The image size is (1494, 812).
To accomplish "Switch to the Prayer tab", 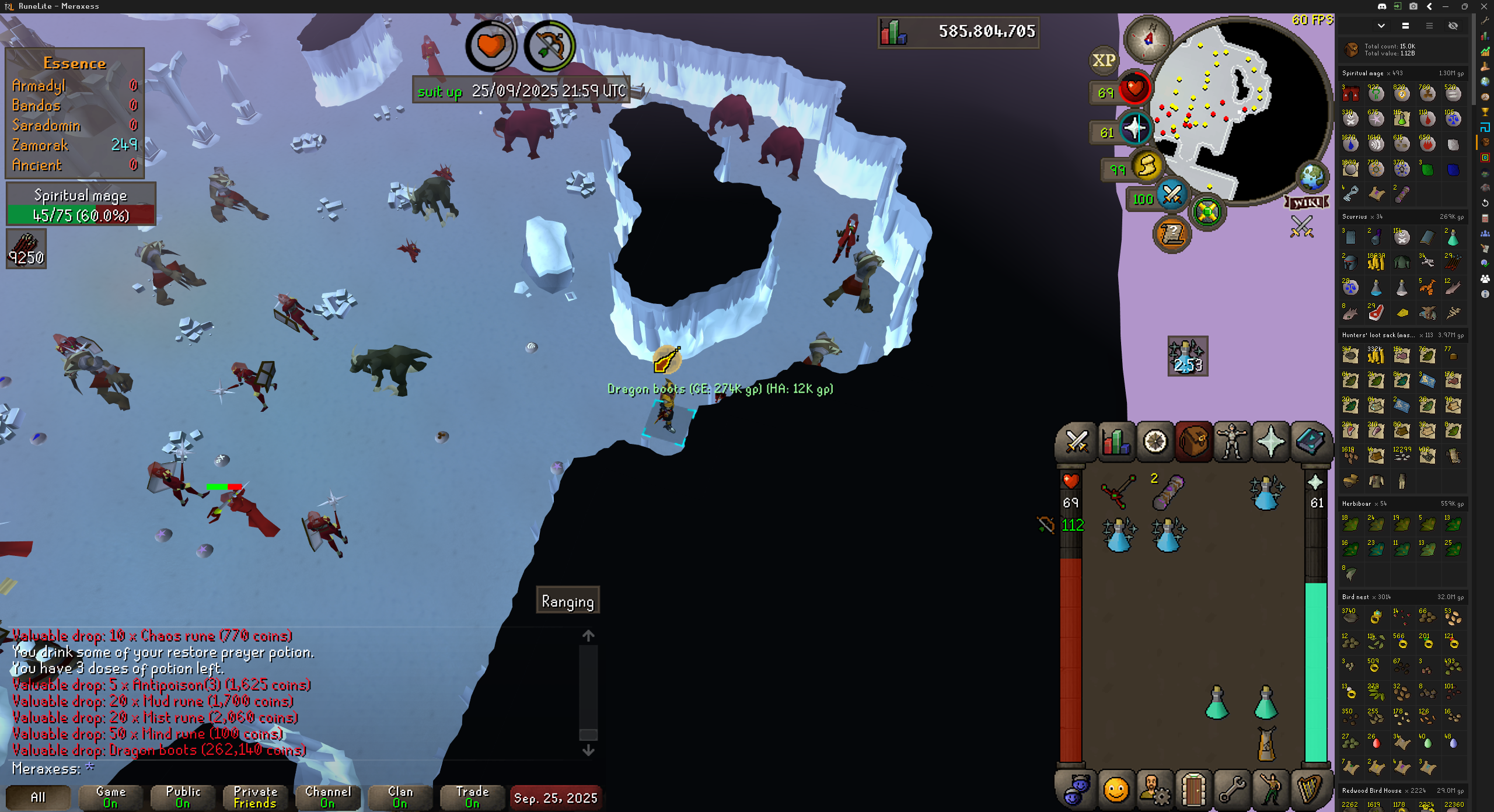I will point(1271,442).
